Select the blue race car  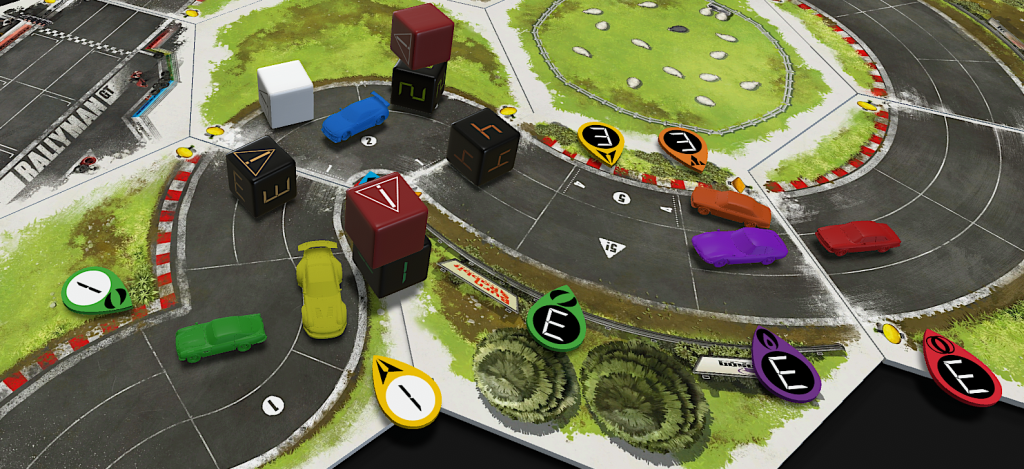point(355,116)
